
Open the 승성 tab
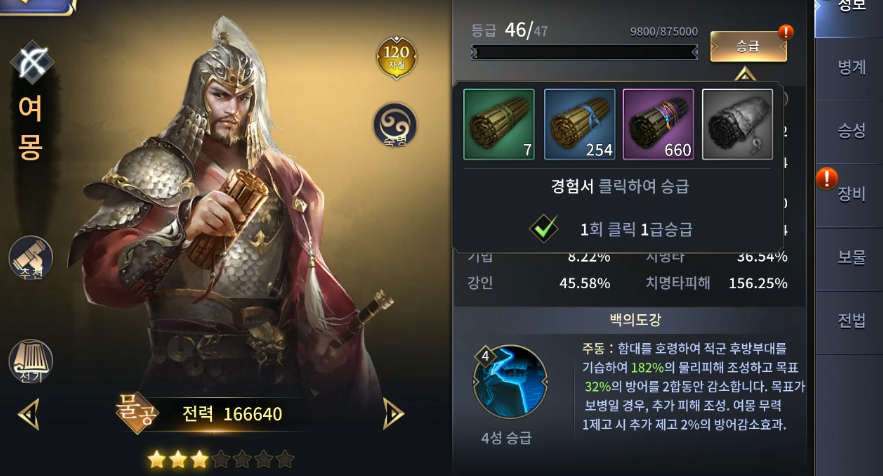pos(851,130)
